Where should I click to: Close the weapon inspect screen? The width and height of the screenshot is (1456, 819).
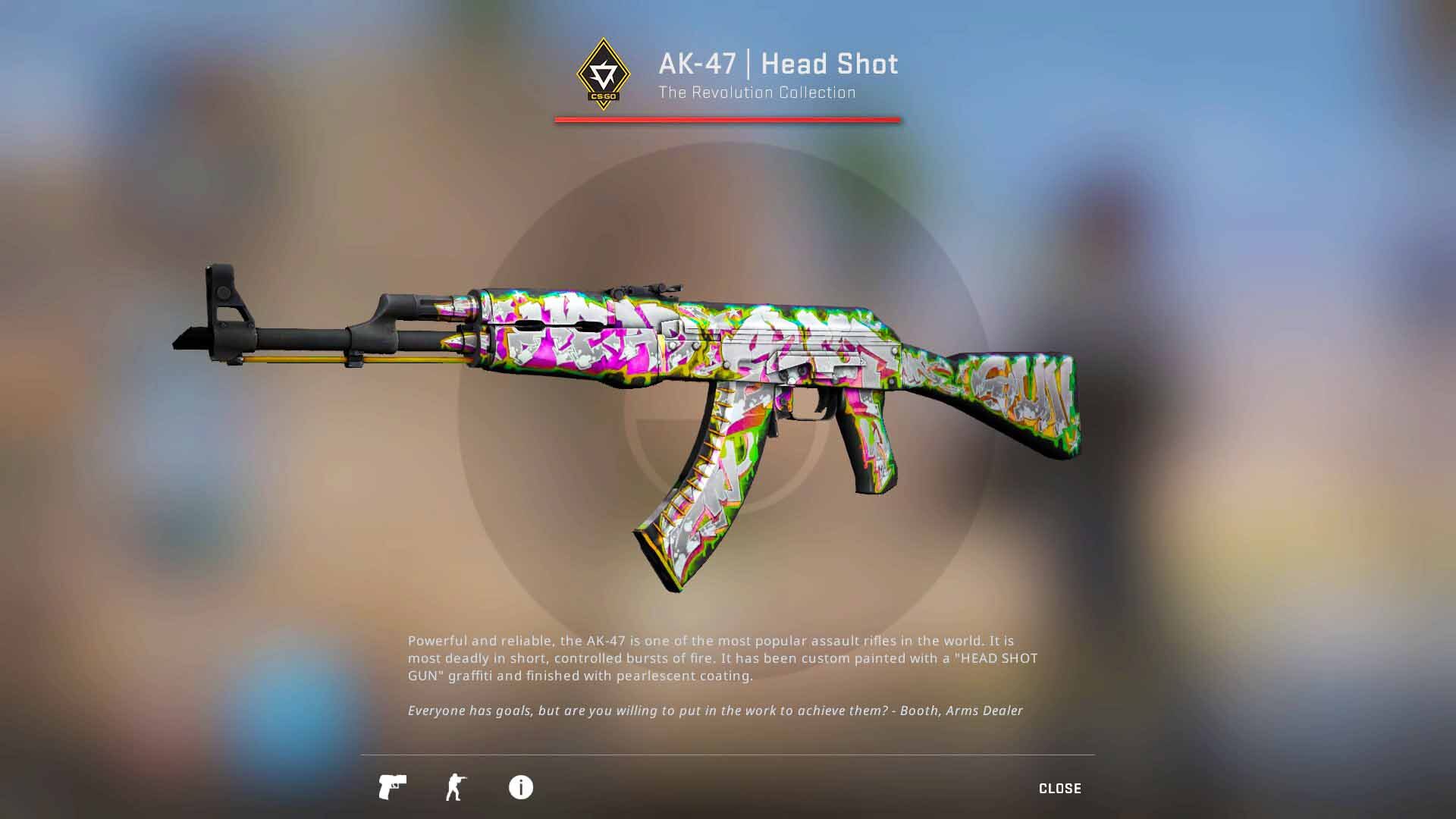pyautogui.click(x=1059, y=789)
